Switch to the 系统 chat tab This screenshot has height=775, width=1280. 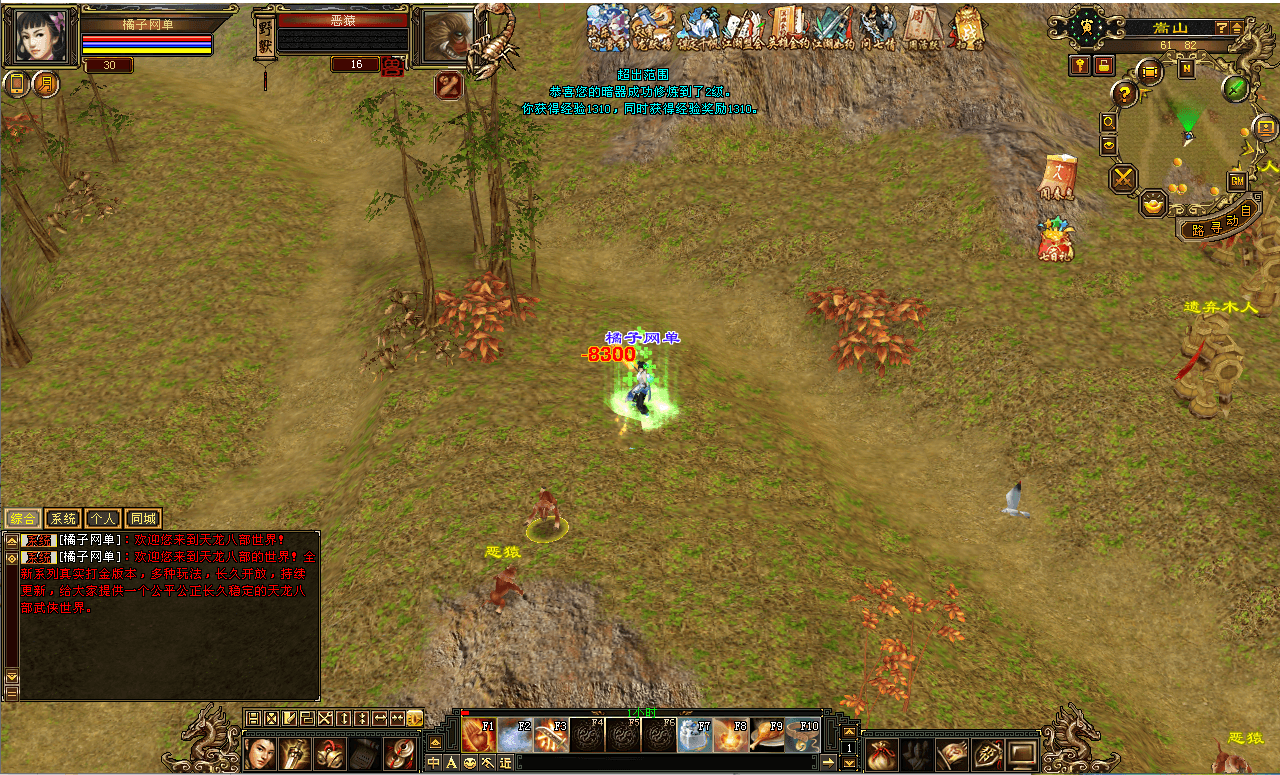[x=63, y=518]
